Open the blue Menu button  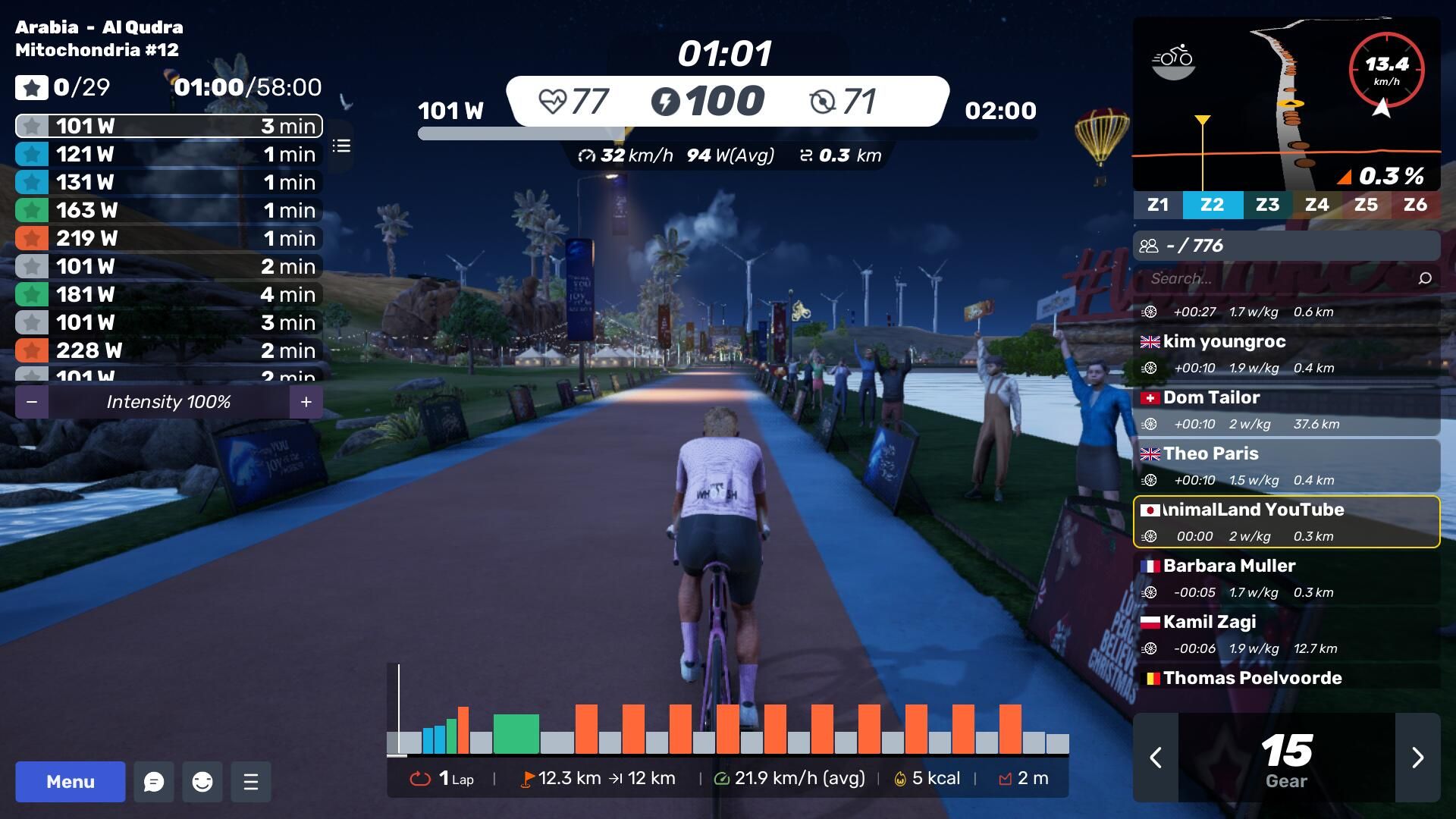coord(71,782)
